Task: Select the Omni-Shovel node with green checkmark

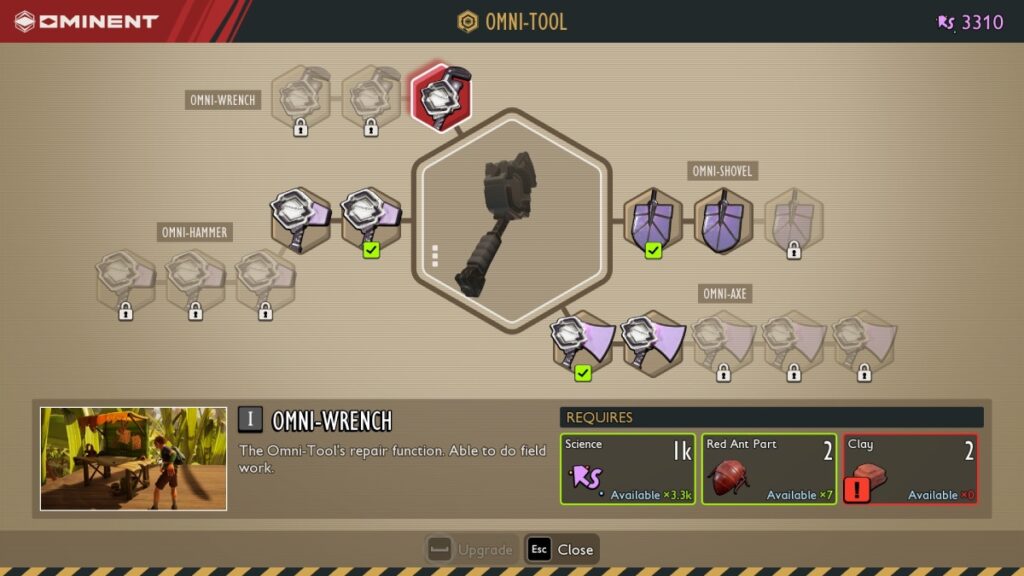Action: tap(653, 220)
